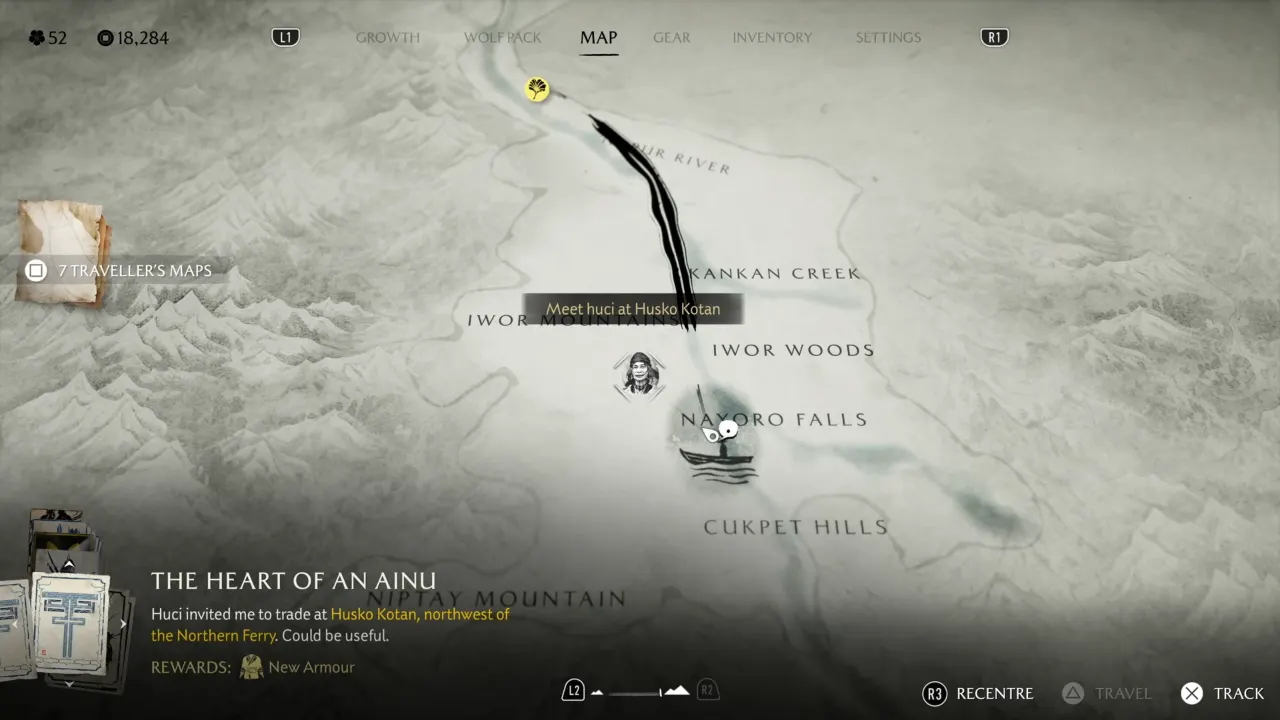Click Huci's portrait quest marker on the map
This screenshot has height=720, width=1280.
click(639, 375)
